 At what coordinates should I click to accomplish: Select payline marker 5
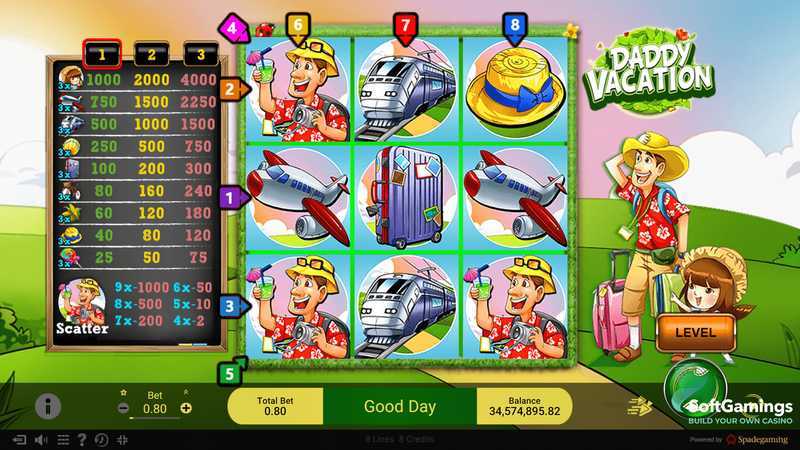pyautogui.click(x=229, y=374)
